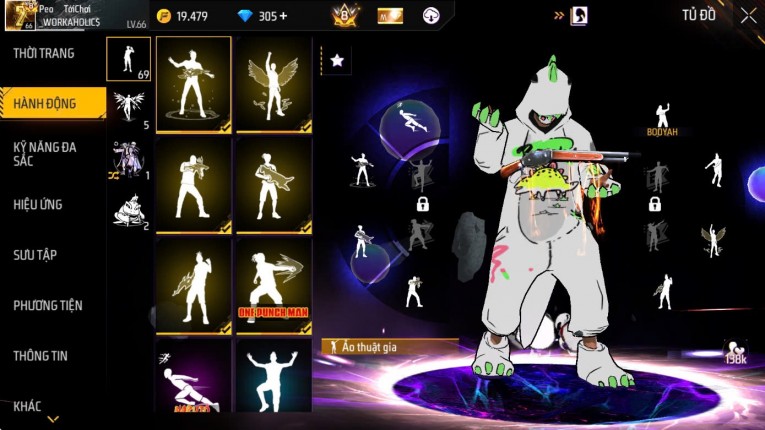This screenshot has width=765, height=430.
Task: Choose the winged angel emote tile
Action: pos(273,85)
